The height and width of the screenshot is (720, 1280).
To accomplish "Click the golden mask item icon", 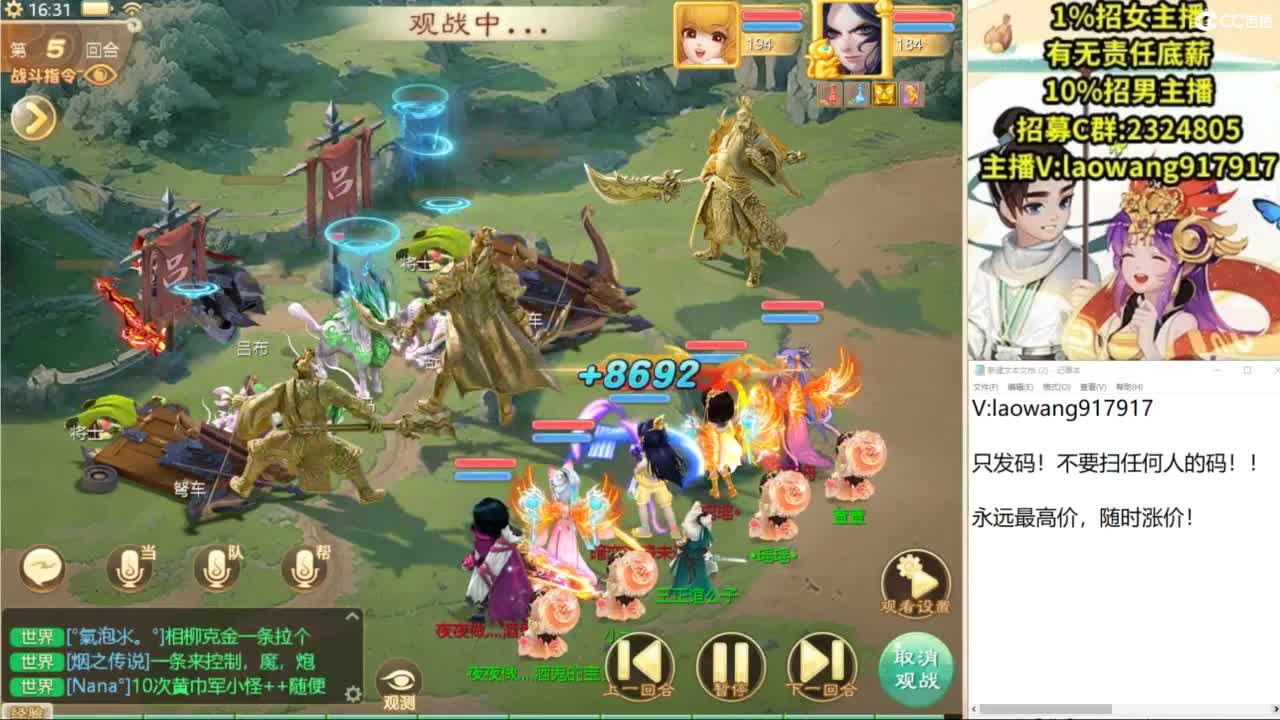I will (884, 95).
